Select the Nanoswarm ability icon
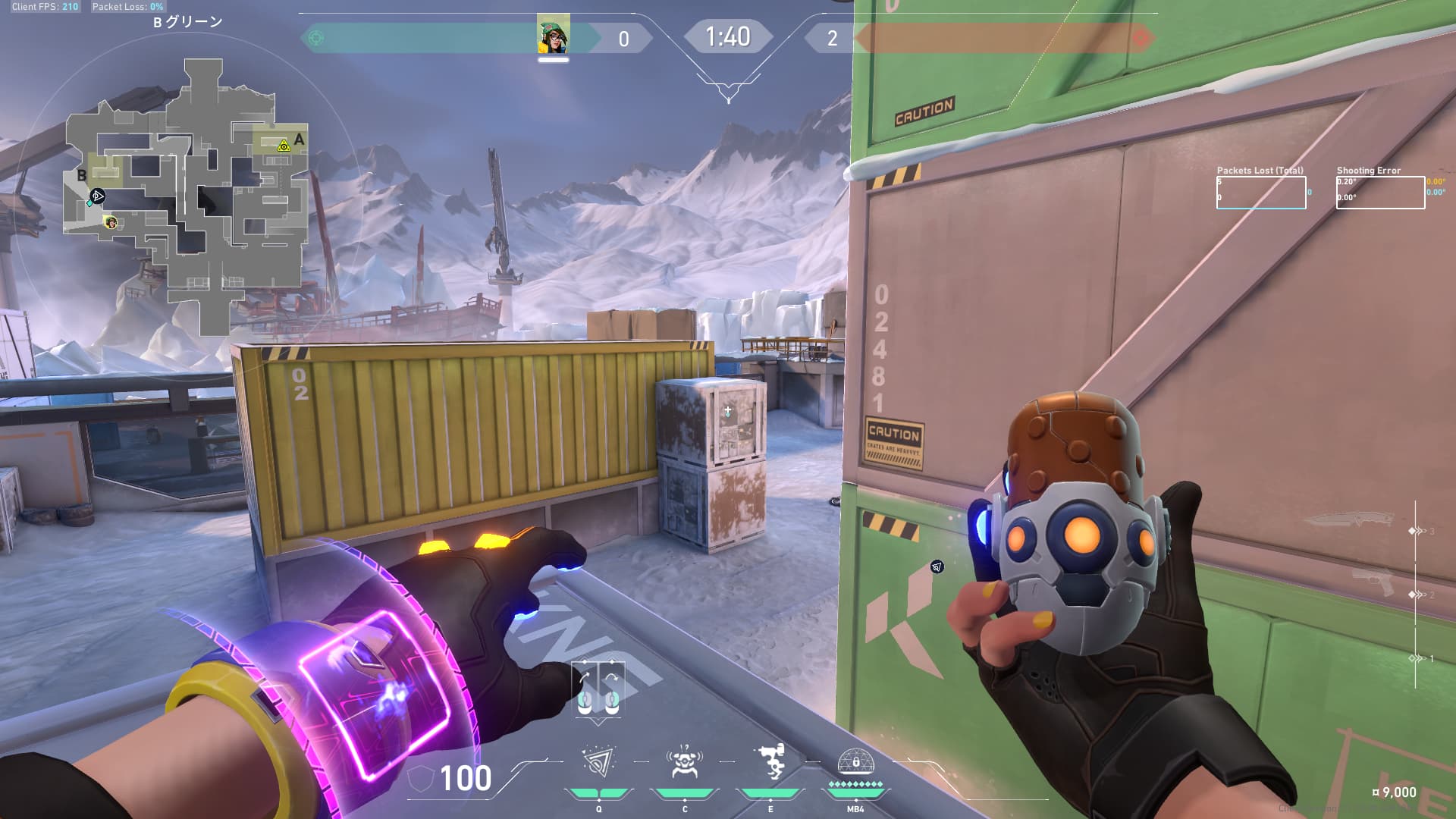 598,763
